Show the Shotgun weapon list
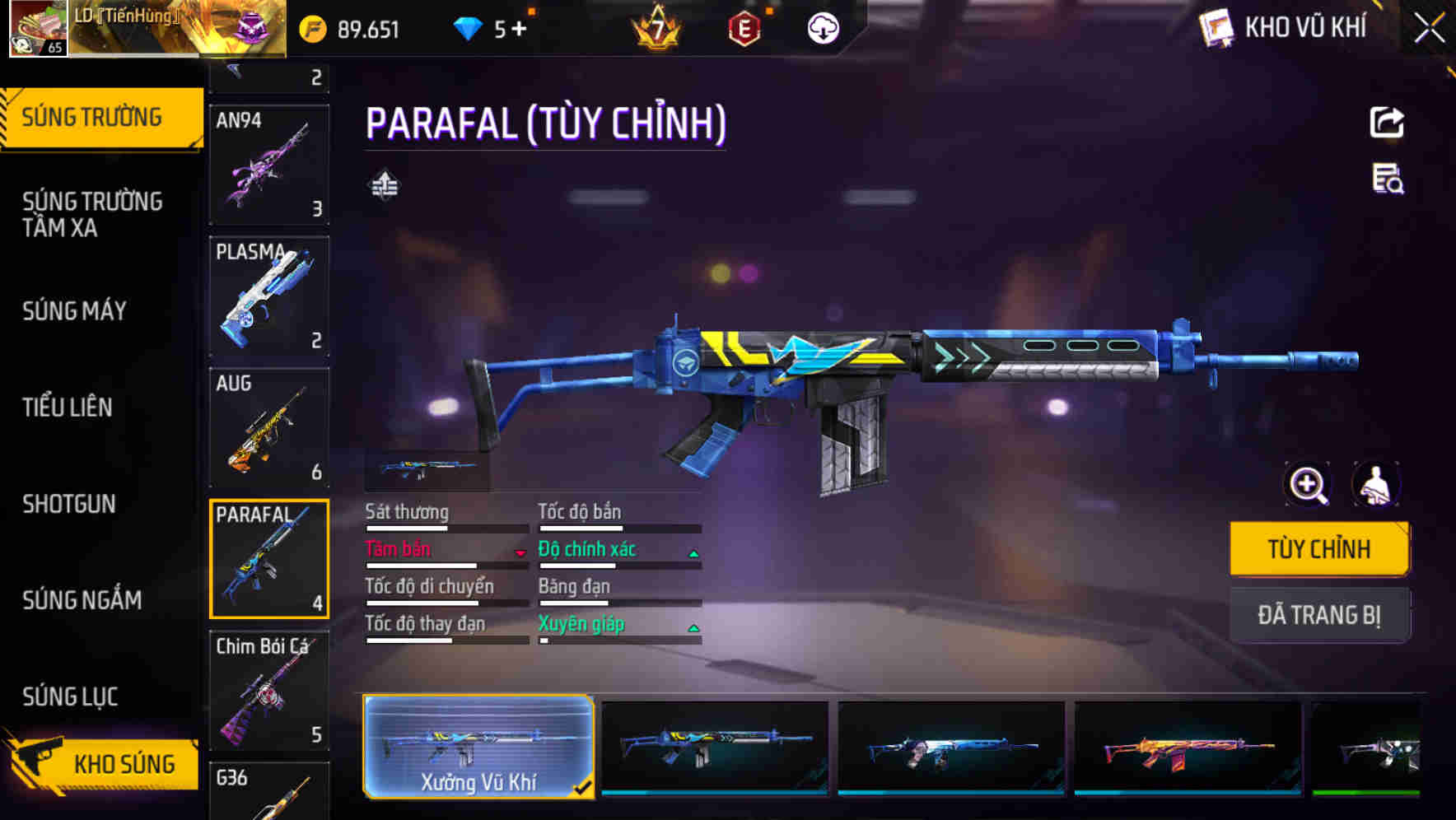 coord(69,503)
